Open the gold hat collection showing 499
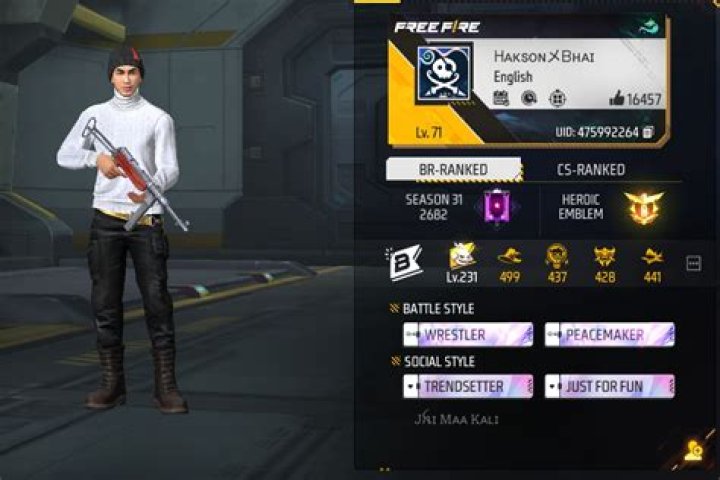This screenshot has width=720, height=480. 510,262
